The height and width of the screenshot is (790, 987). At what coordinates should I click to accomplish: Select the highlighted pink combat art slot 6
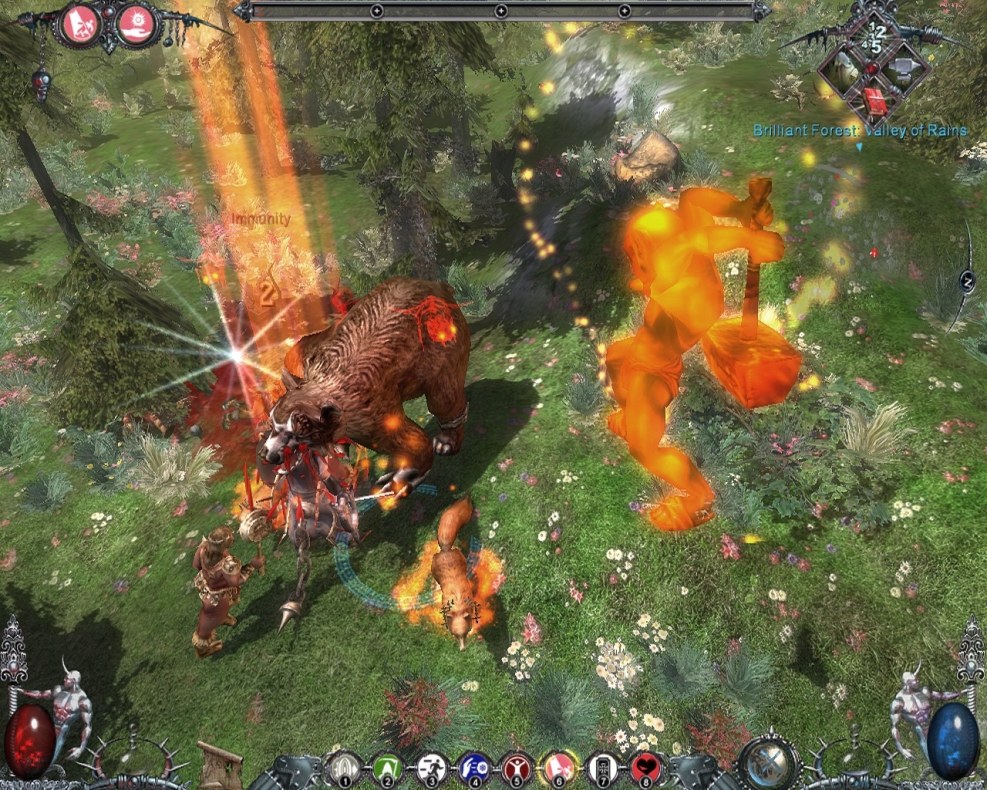pyautogui.click(x=558, y=768)
